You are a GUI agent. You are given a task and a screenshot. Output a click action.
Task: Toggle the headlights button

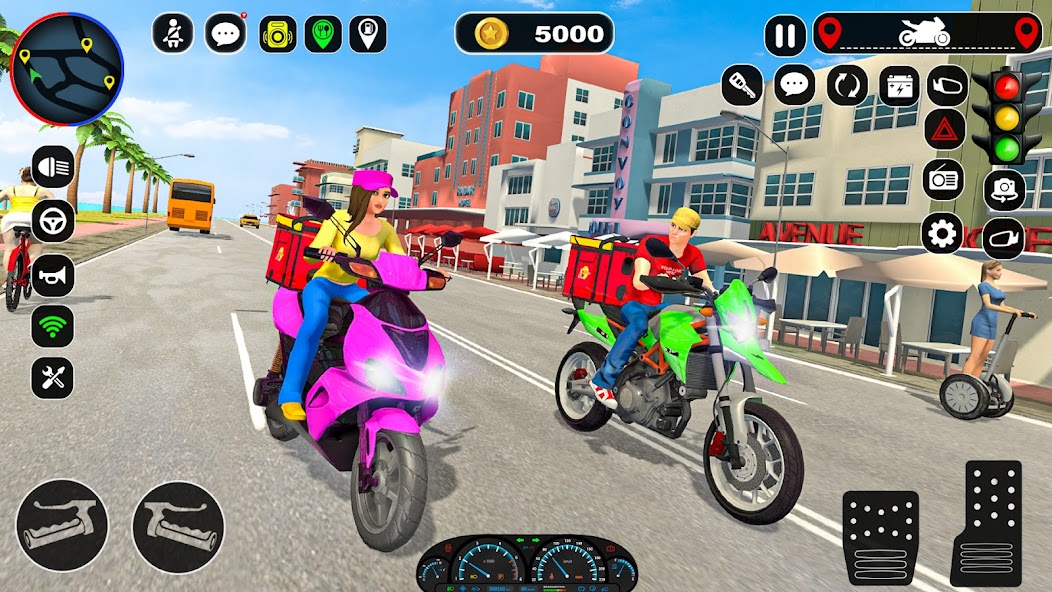tap(53, 167)
